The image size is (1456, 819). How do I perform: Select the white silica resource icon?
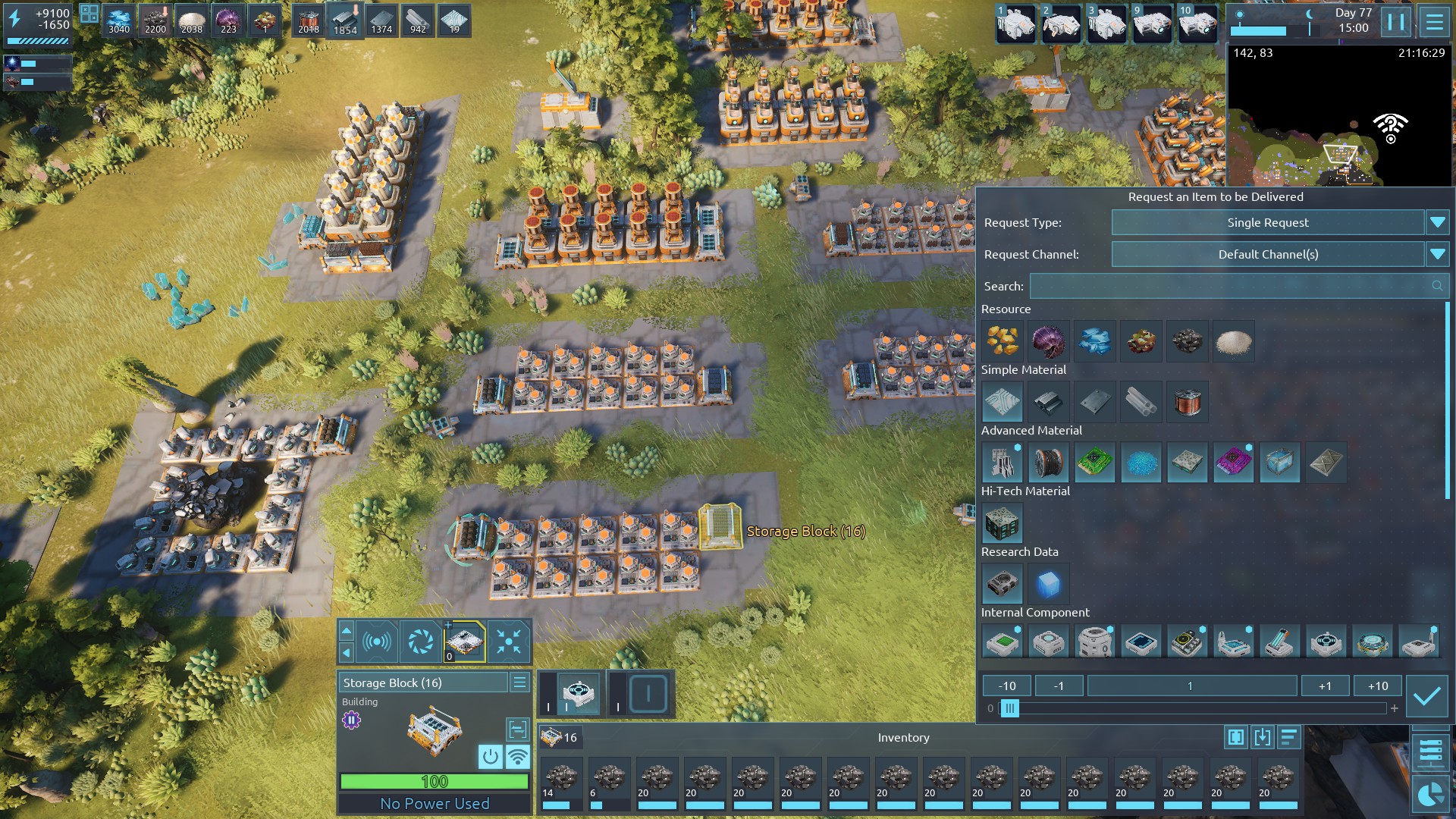[1233, 341]
